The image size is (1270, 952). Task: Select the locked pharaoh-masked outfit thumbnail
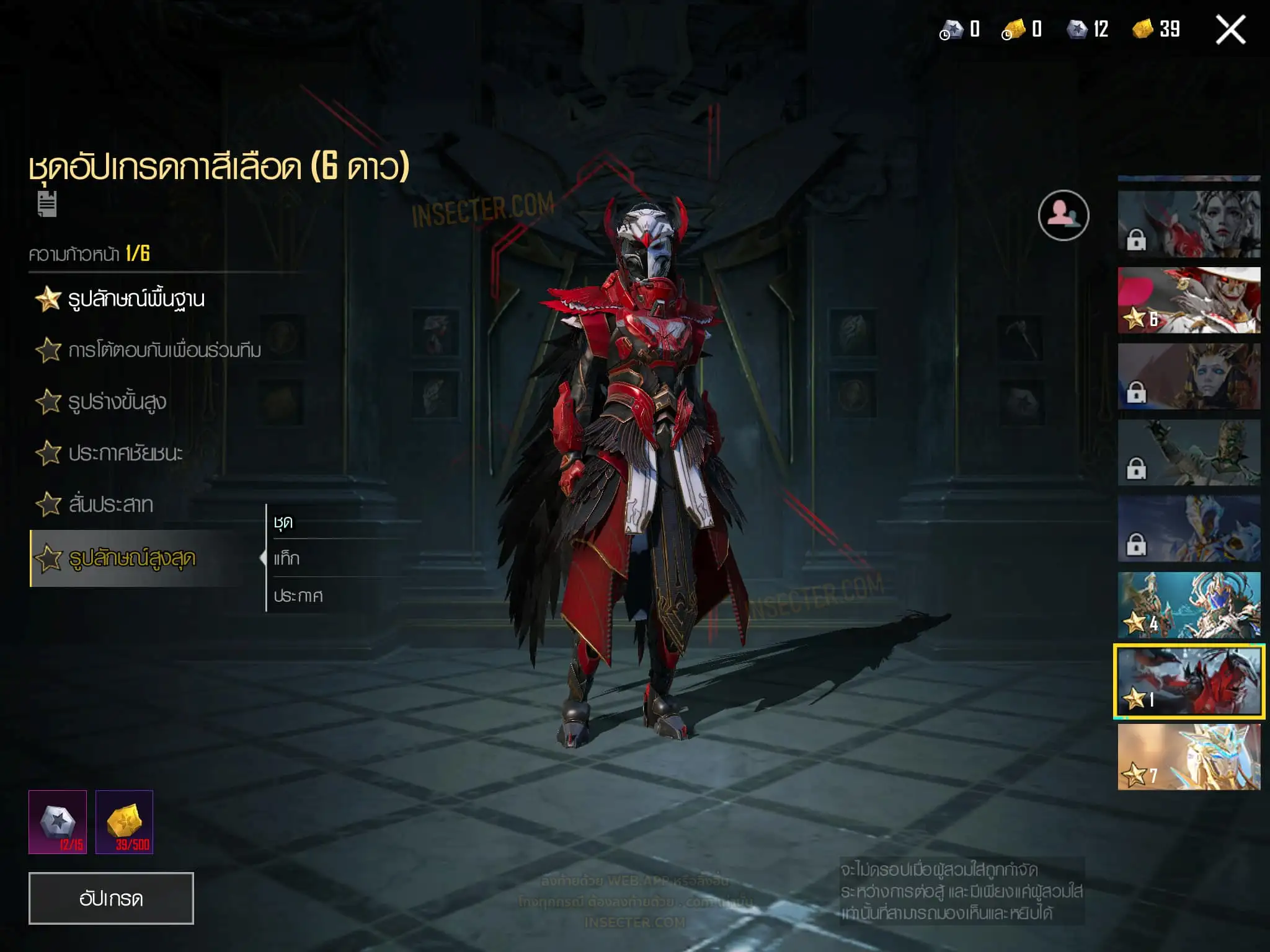1189,376
